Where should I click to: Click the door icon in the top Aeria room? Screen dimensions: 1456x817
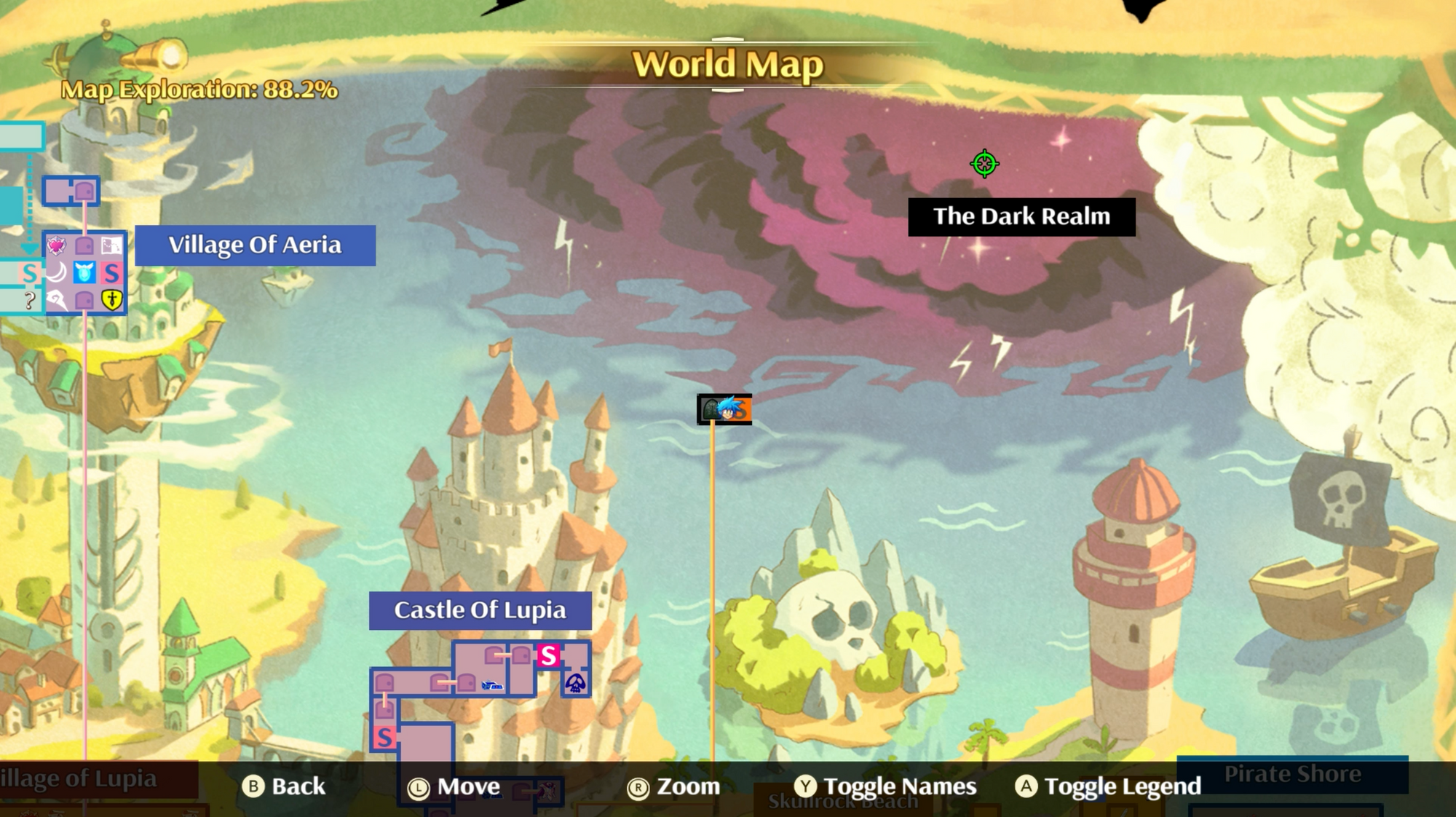point(85,191)
